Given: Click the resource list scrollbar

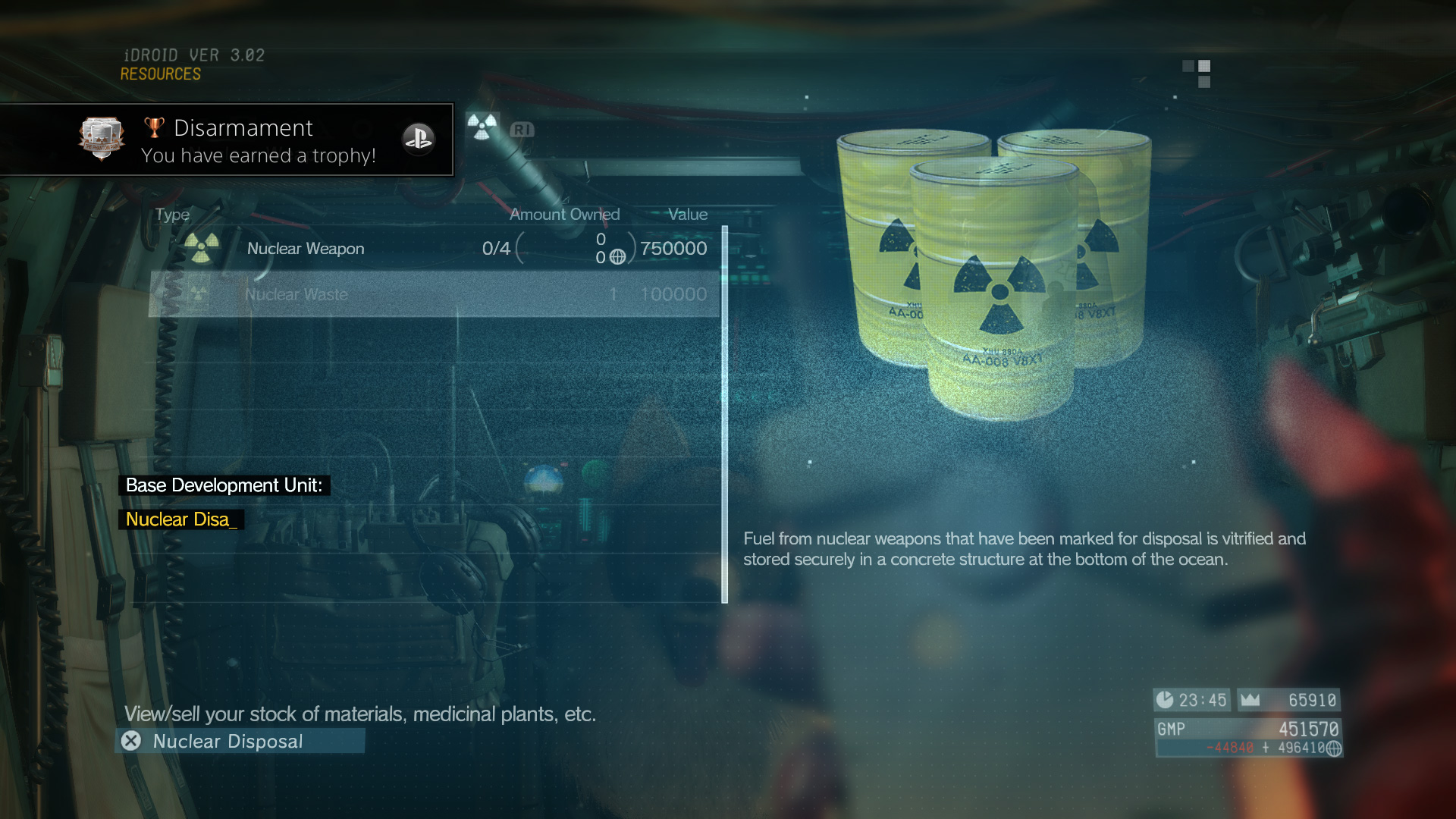Looking at the screenshot, I should tap(725, 414).
